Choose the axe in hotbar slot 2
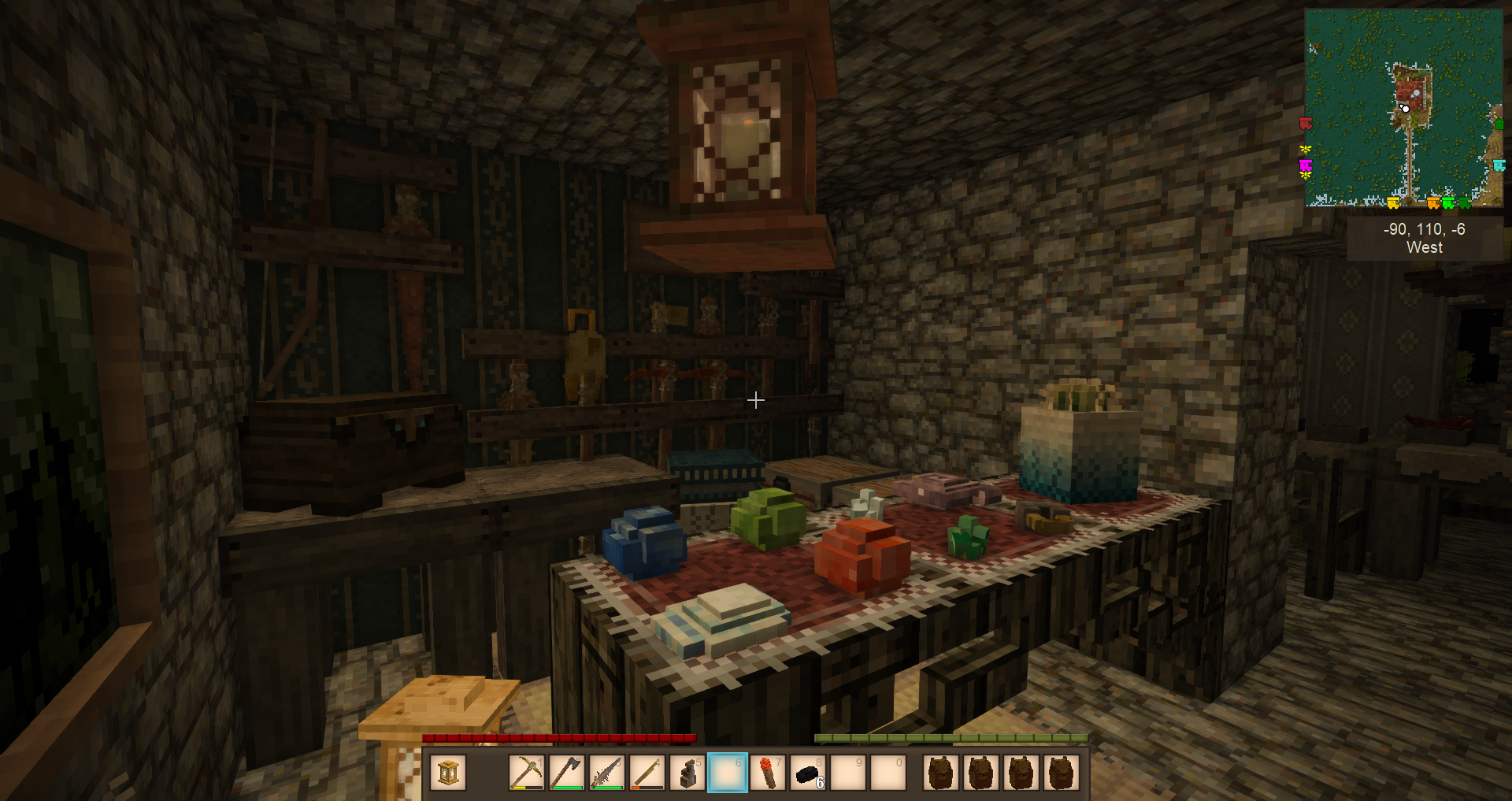This screenshot has width=1512, height=801. 566,773
